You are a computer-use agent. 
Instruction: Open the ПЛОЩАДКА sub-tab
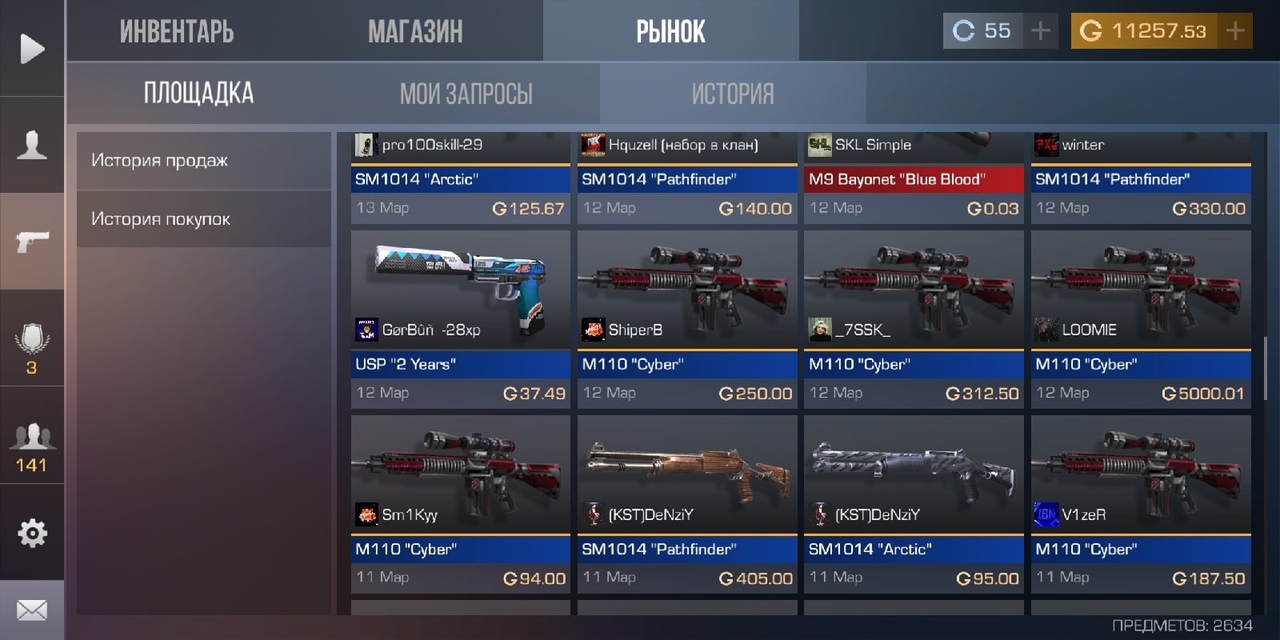[x=198, y=94]
